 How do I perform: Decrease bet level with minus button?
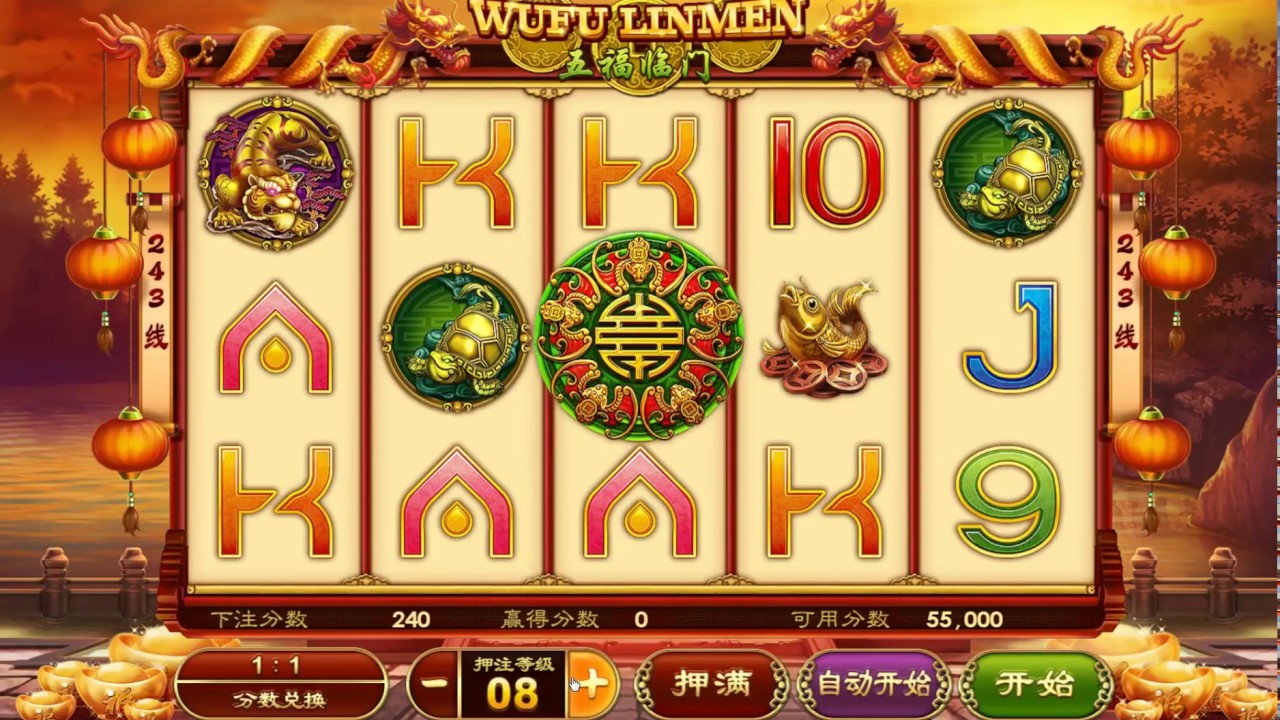click(433, 685)
